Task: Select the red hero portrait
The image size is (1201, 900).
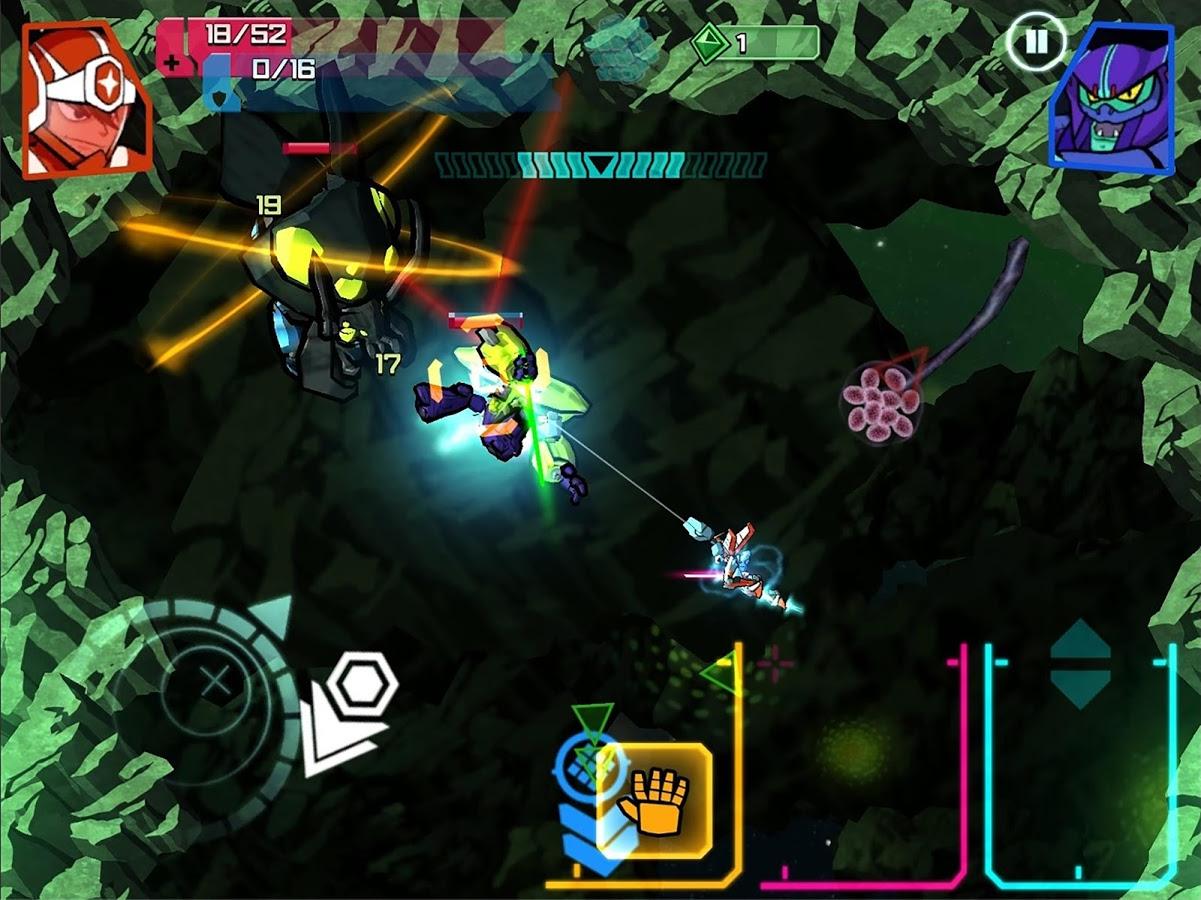Action: [86, 98]
